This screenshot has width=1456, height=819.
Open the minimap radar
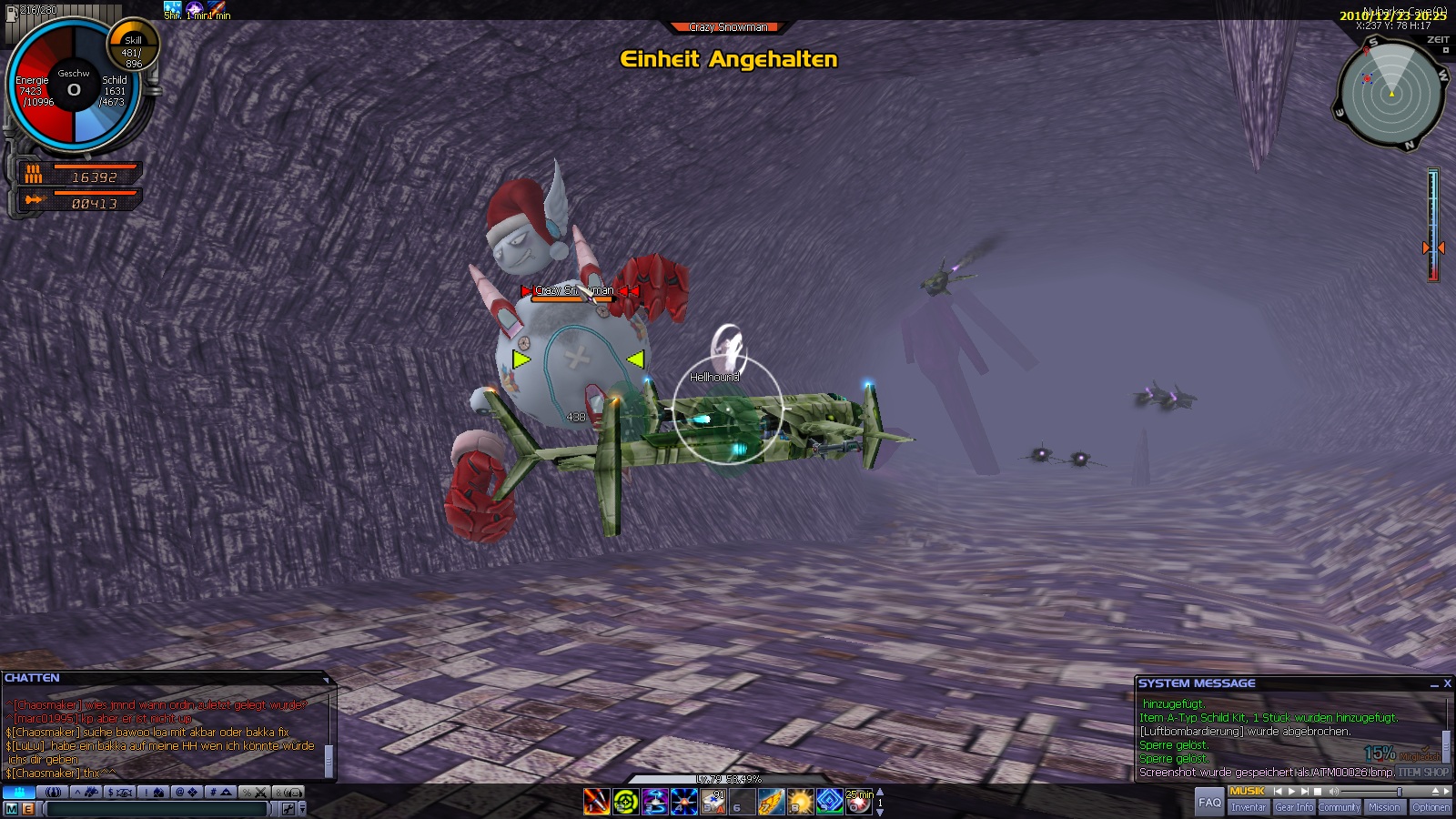pyautogui.click(x=1390, y=94)
